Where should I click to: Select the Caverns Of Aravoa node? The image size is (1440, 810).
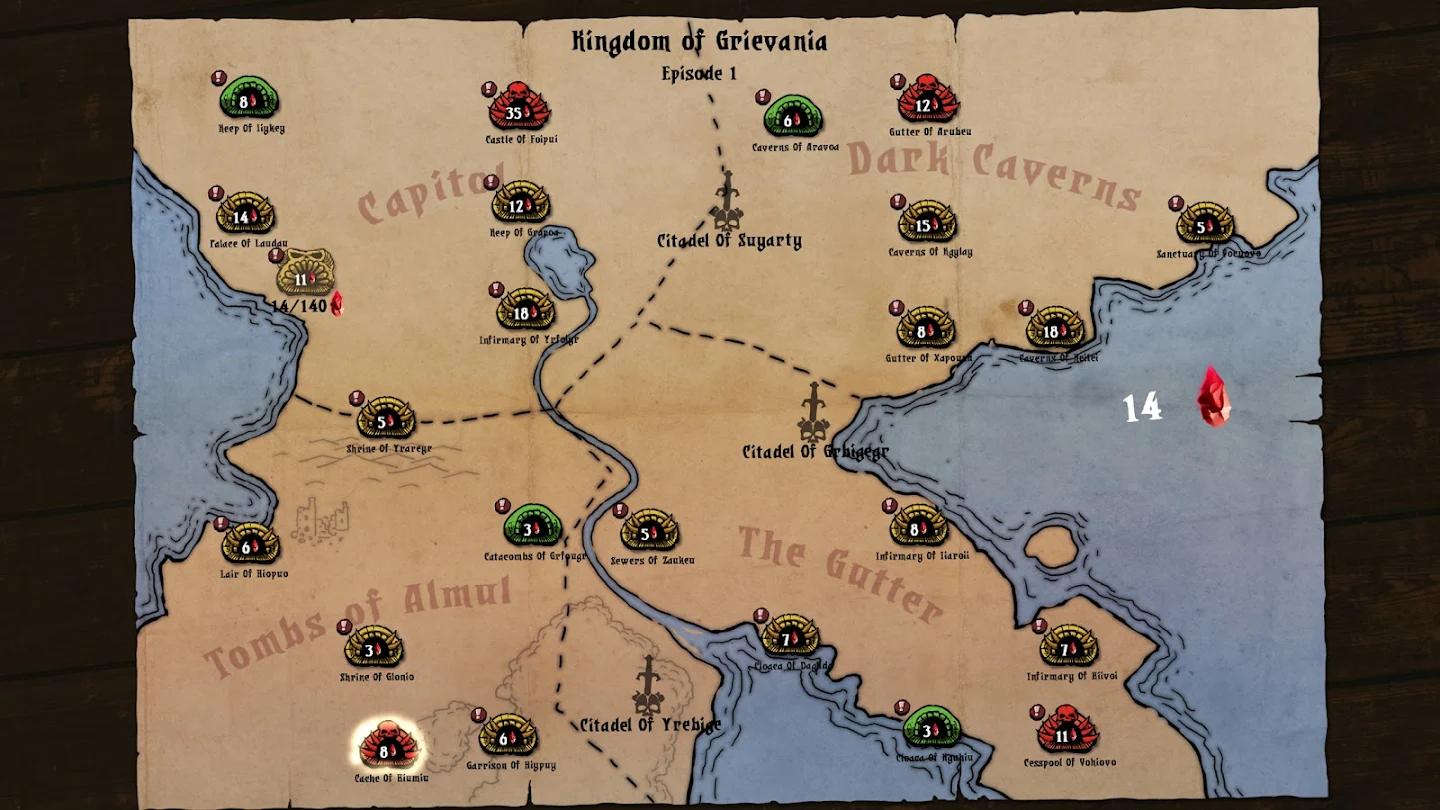[793, 119]
